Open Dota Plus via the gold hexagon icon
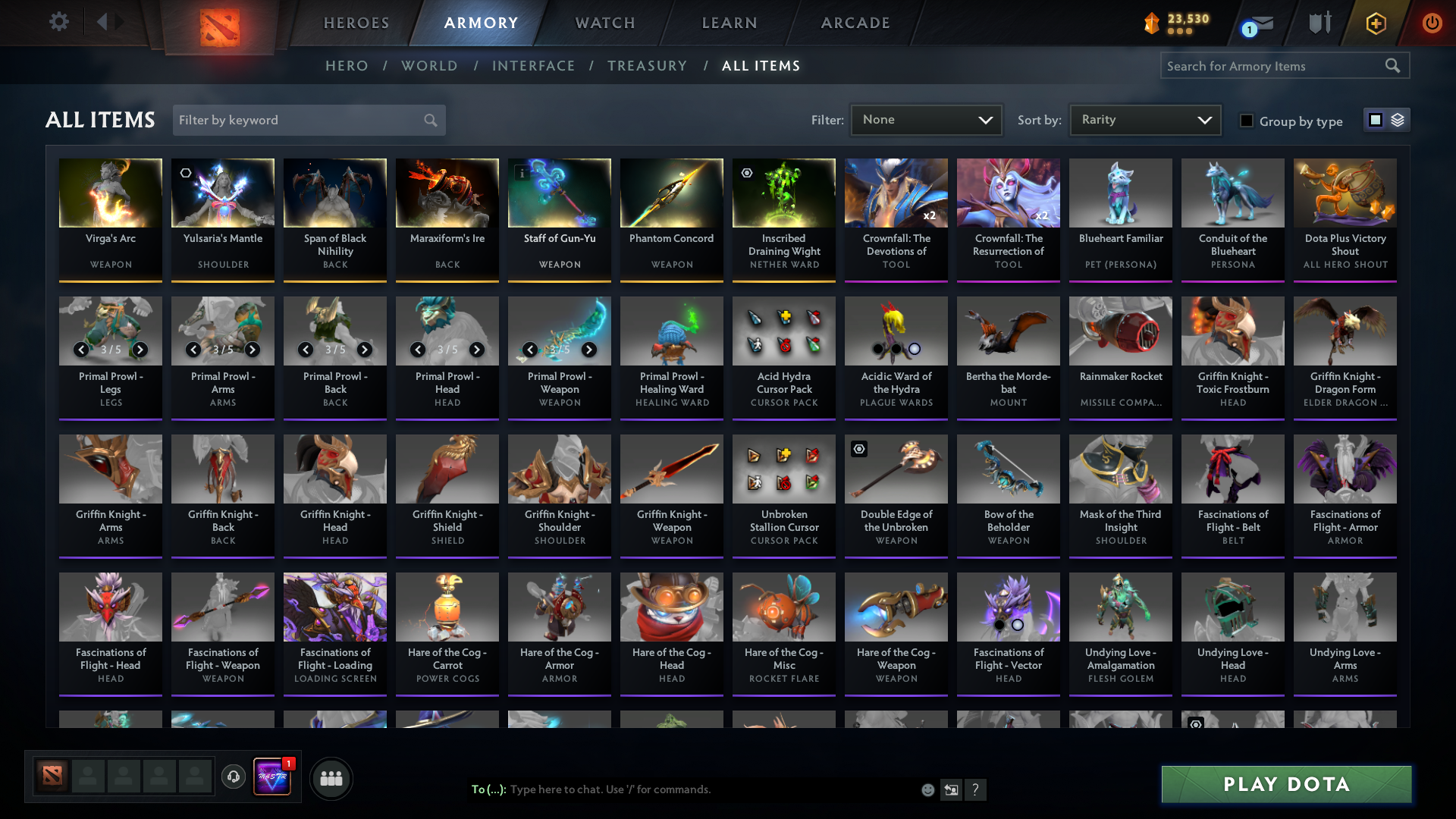Screen dimensions: 1456x819 click(x=1375, y=23)
